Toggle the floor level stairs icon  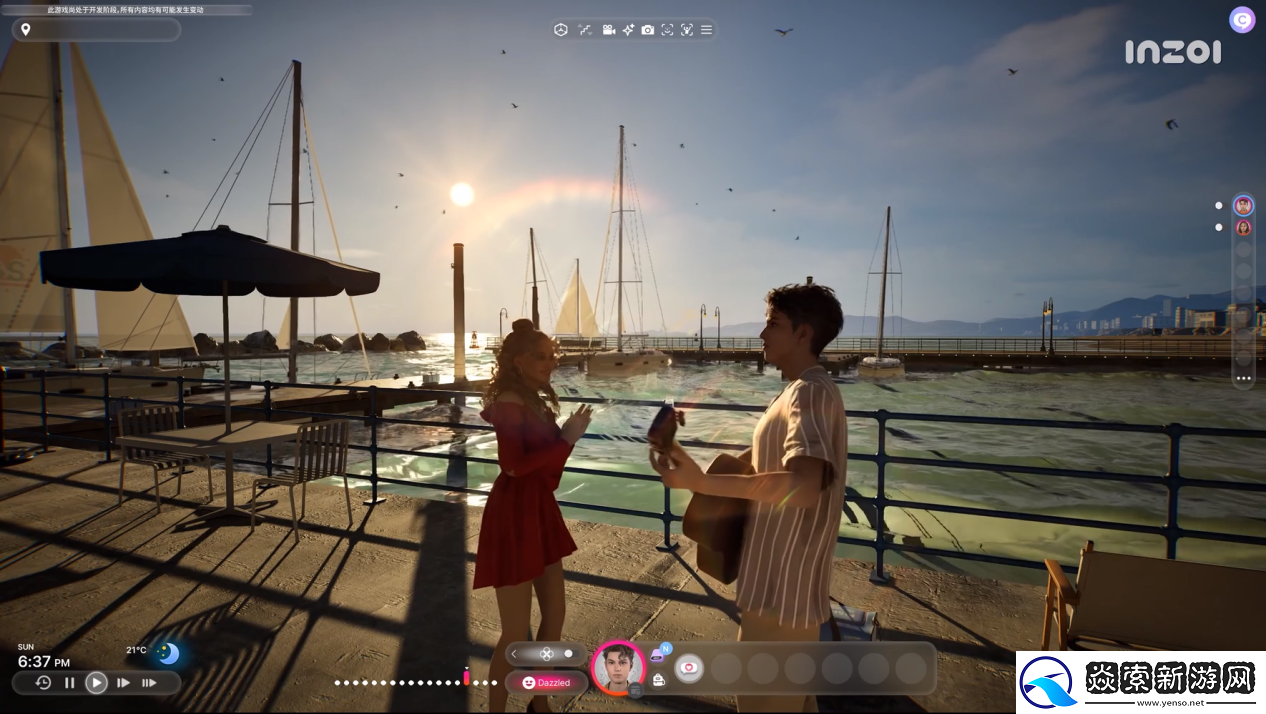tap(585, 30)
